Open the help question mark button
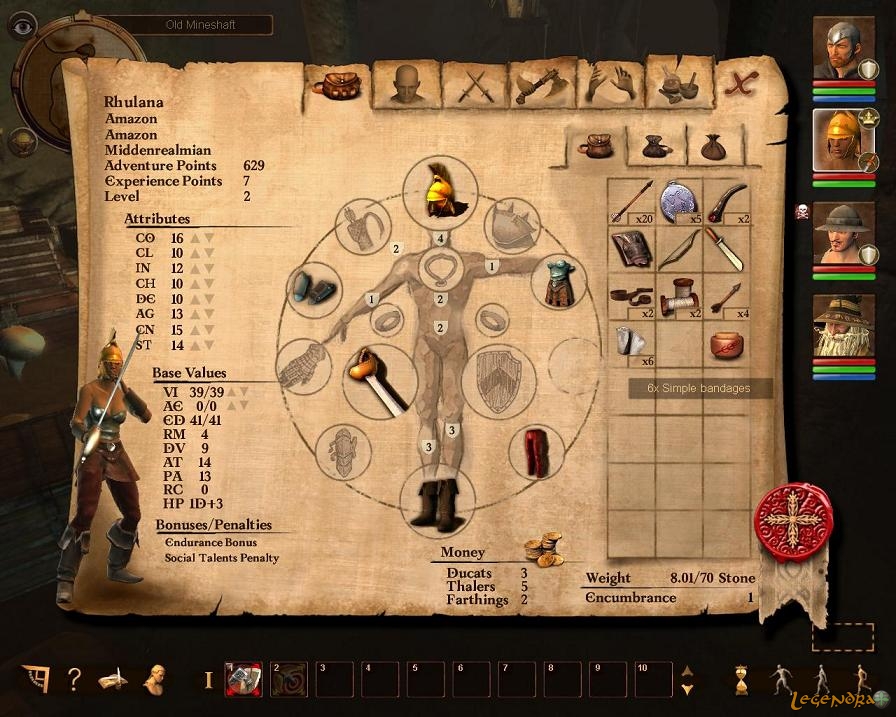Screen dimensions: 896x717 (x=74, y=680)
